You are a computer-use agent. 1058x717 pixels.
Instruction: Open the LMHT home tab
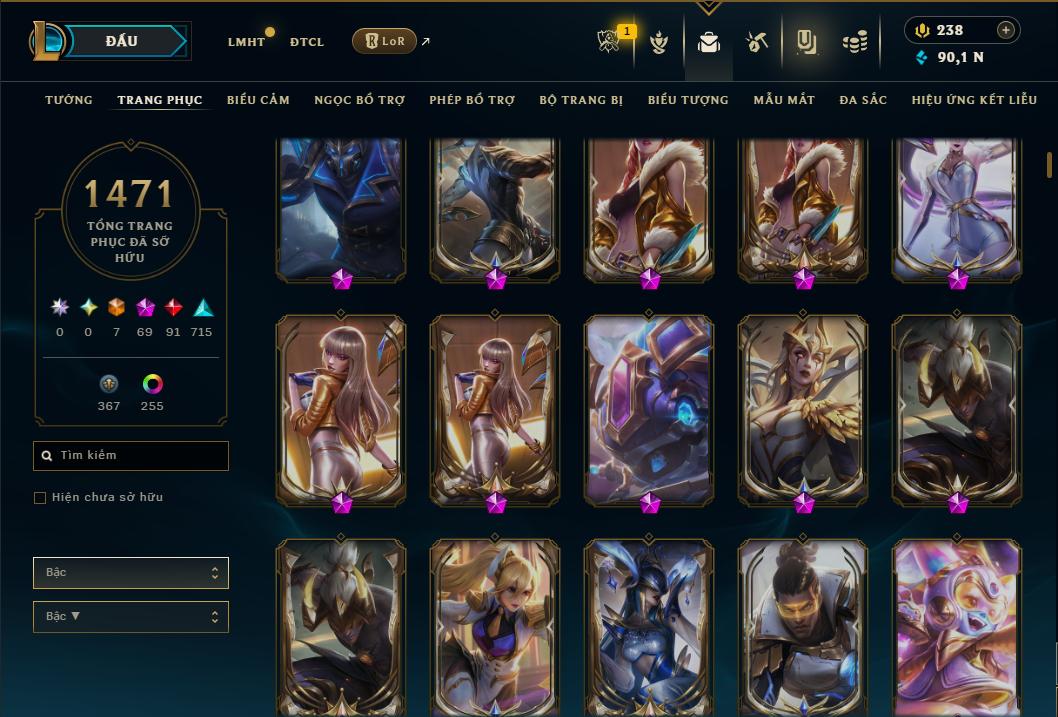246,42
